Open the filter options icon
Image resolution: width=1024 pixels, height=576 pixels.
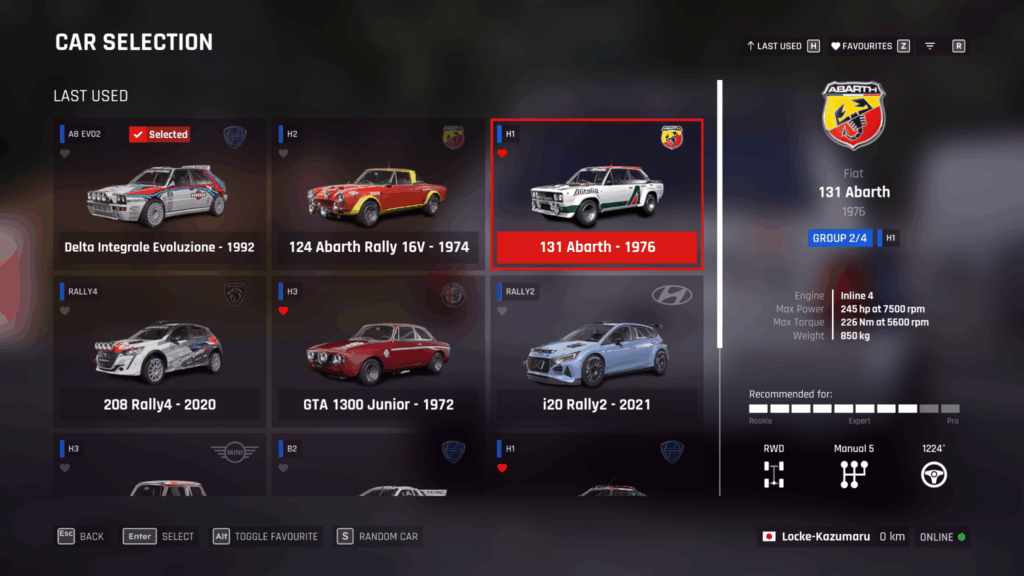930,46
